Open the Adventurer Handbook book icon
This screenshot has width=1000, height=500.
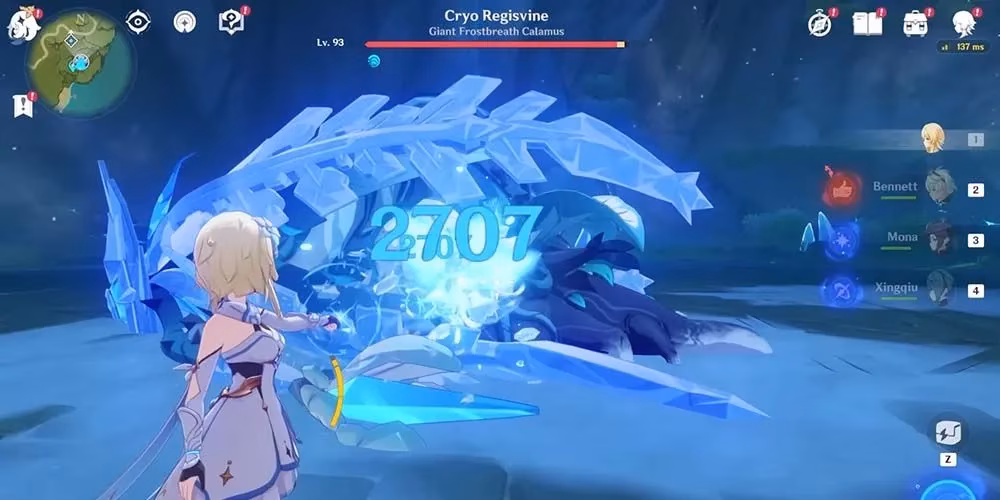pyautogui.click(x=867, y=24)
